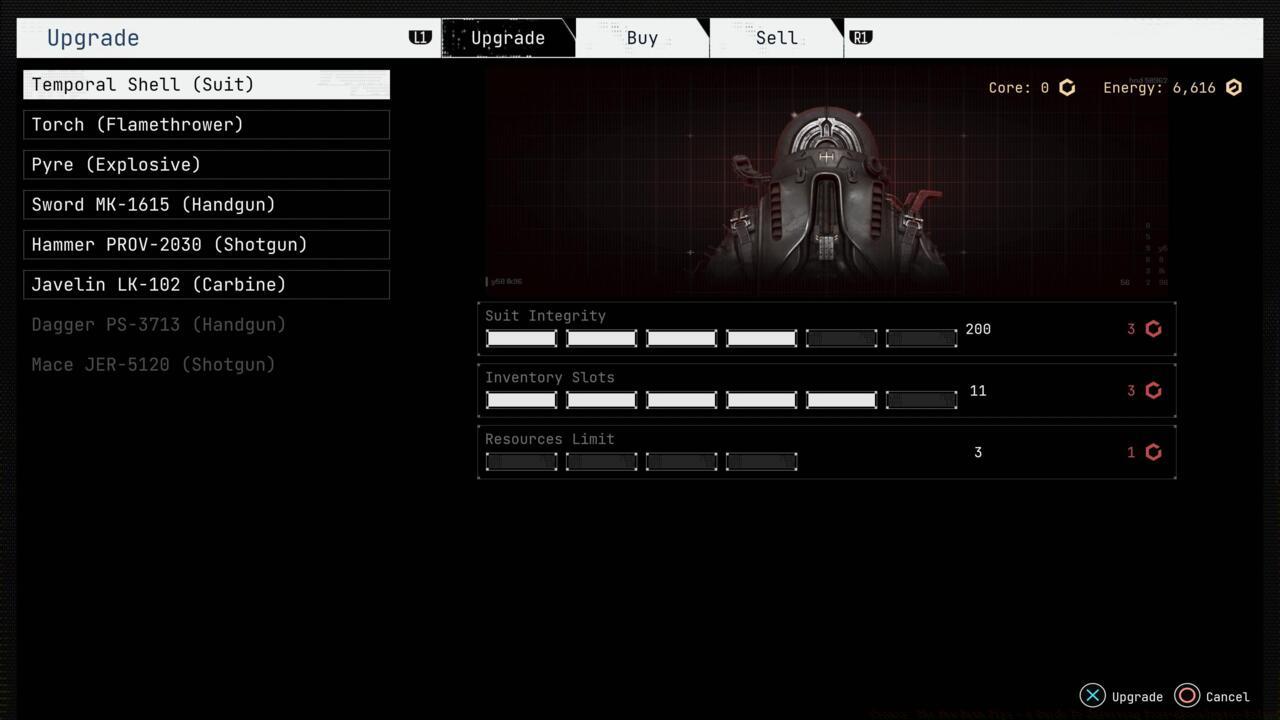1280x720 pixels.
Task: Select the Pyre (Explosive) weapon
Action: pyautogui.click(x=205, y=164)
